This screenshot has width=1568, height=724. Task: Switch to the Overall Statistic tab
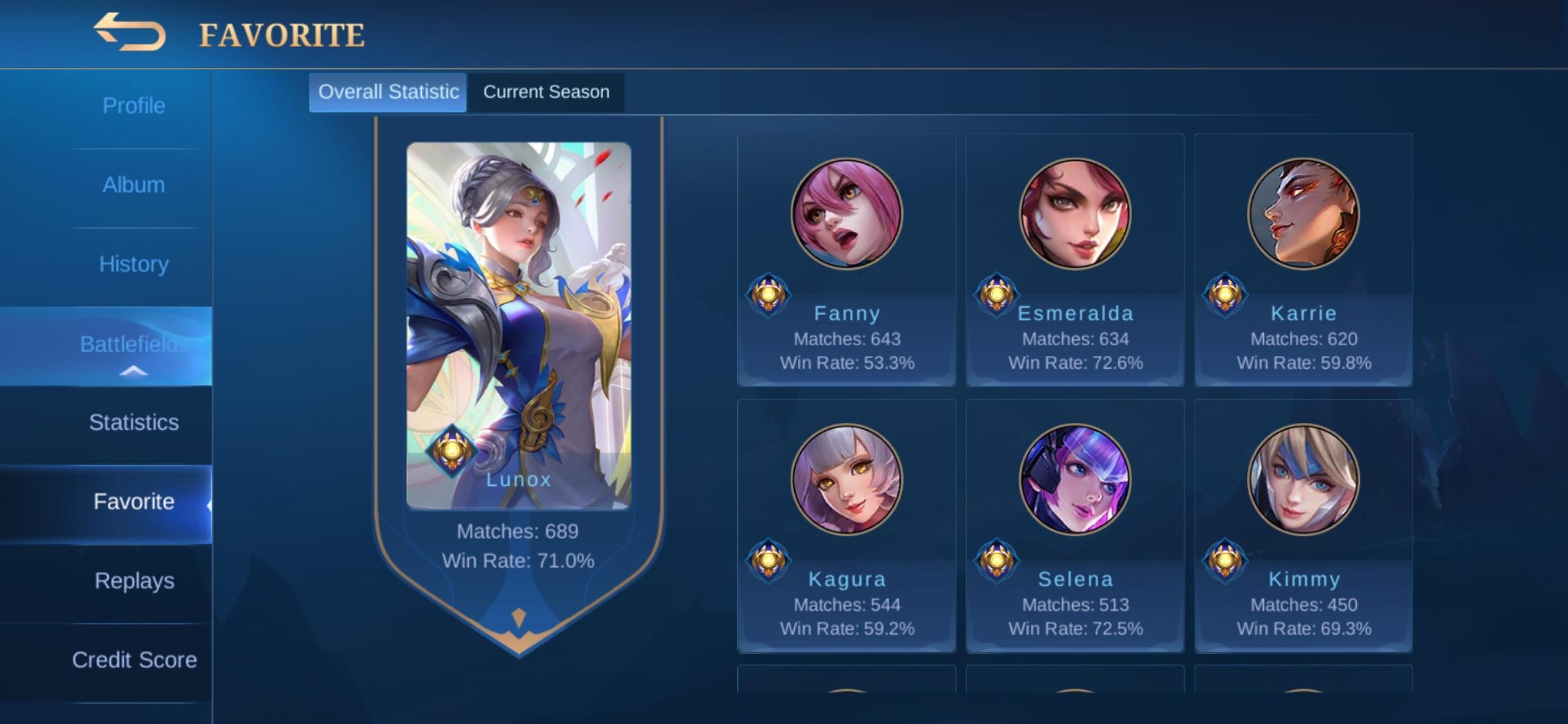click(x=388, y=92)
